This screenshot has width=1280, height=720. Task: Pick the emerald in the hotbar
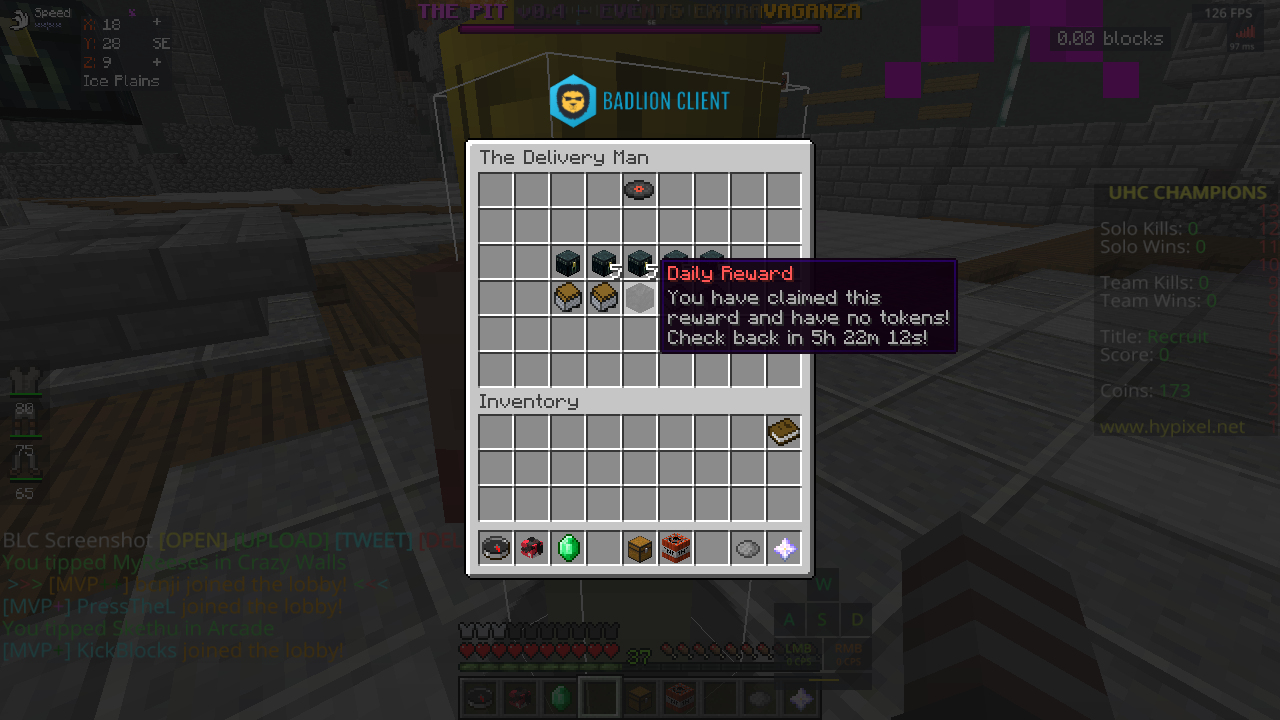(x=567, y=548)
